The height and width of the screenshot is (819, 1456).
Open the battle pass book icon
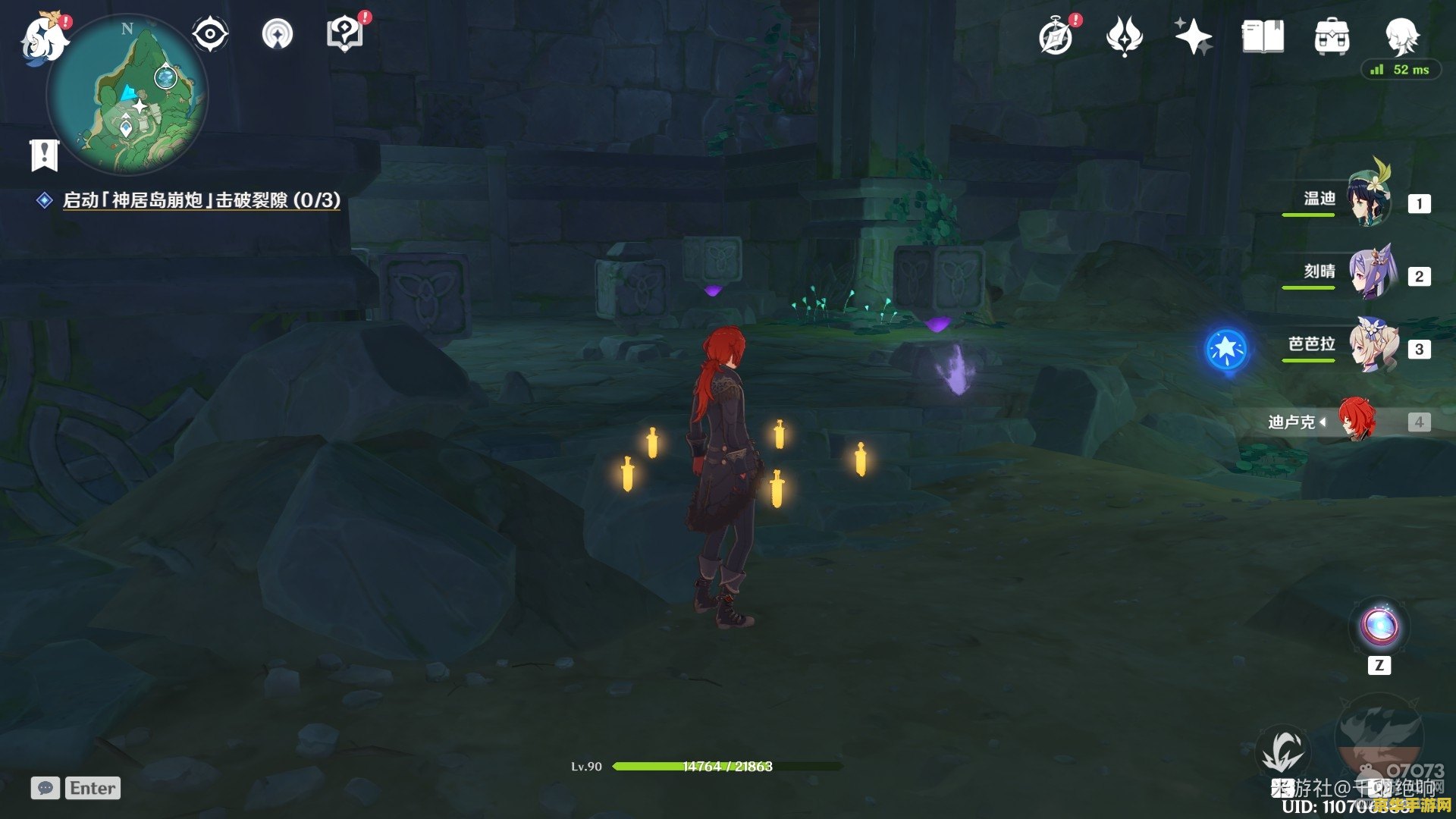point(1263,36)
